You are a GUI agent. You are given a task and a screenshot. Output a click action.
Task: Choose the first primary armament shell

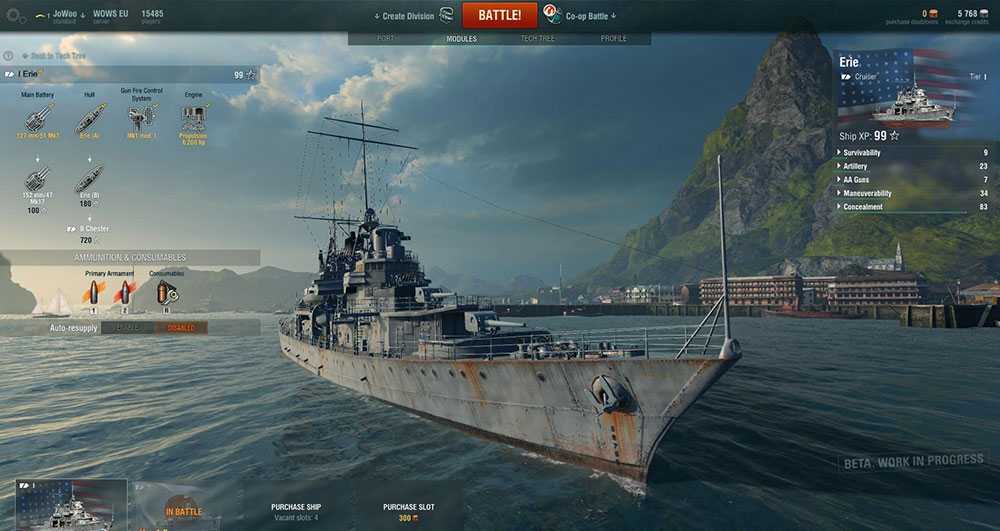pos(93,292)
